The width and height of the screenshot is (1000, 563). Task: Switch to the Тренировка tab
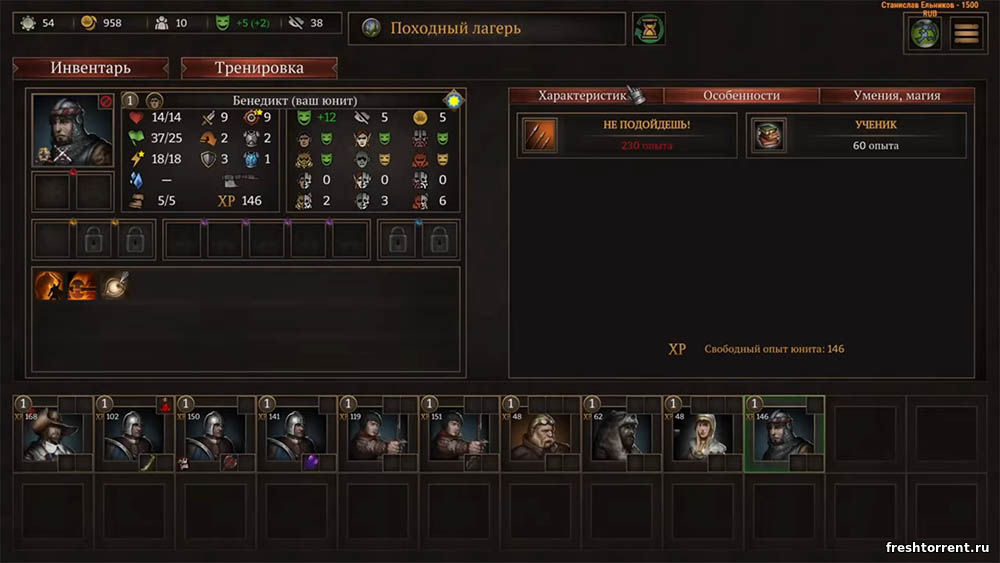click(x=259, y=68)
